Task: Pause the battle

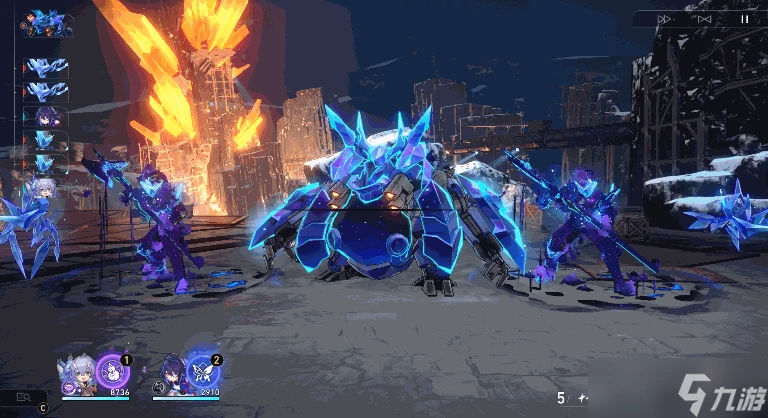Action: point(743,18)
